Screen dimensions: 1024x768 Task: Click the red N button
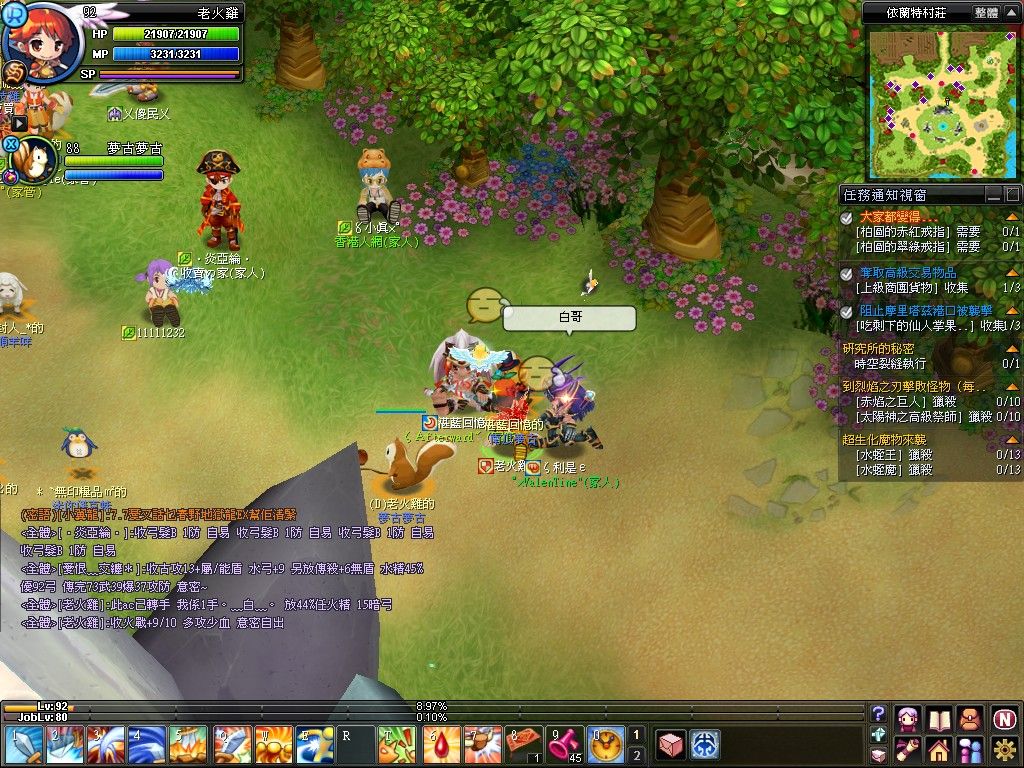1005,718
